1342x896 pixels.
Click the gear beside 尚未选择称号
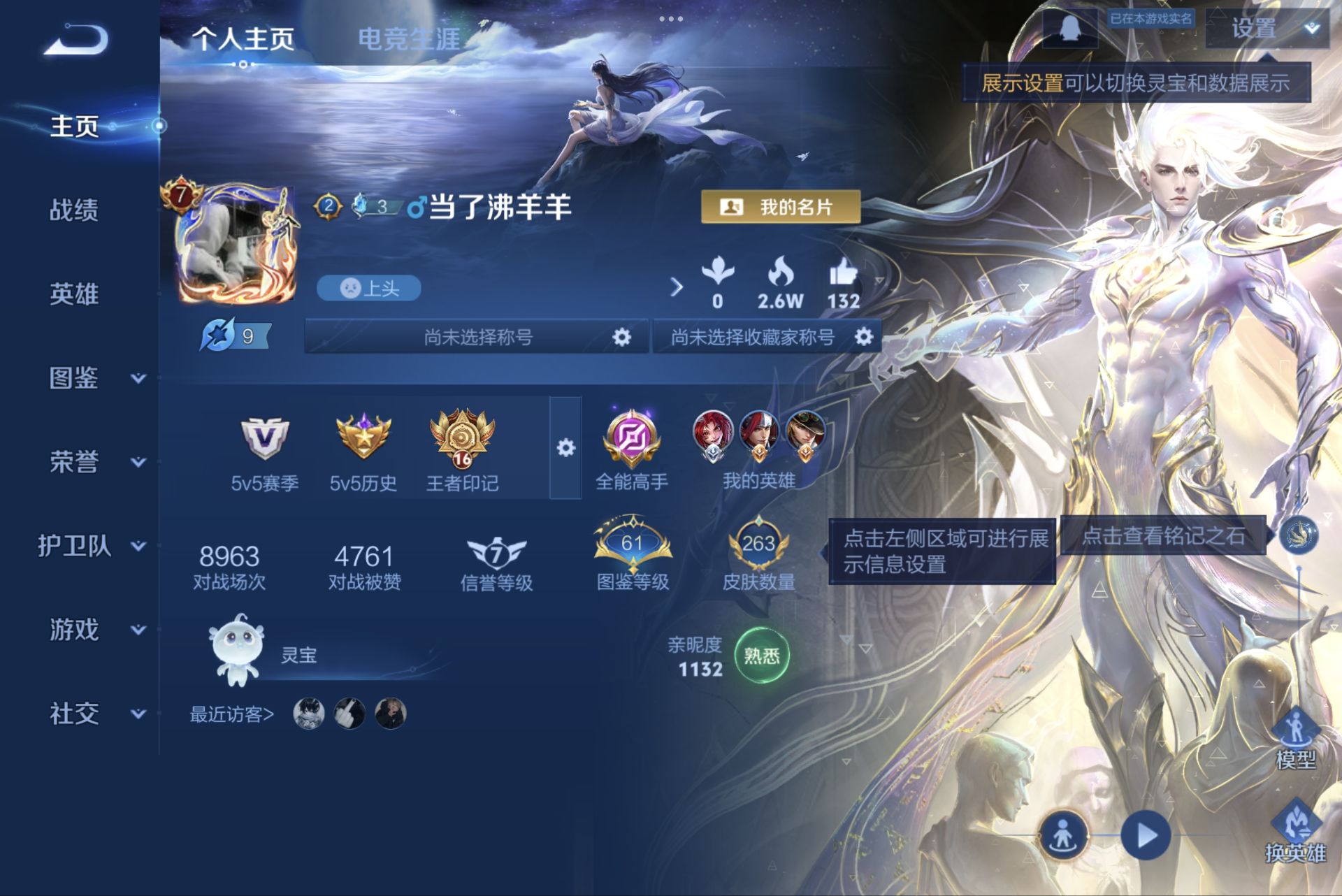pyautogui.click(x=621, y=337)
